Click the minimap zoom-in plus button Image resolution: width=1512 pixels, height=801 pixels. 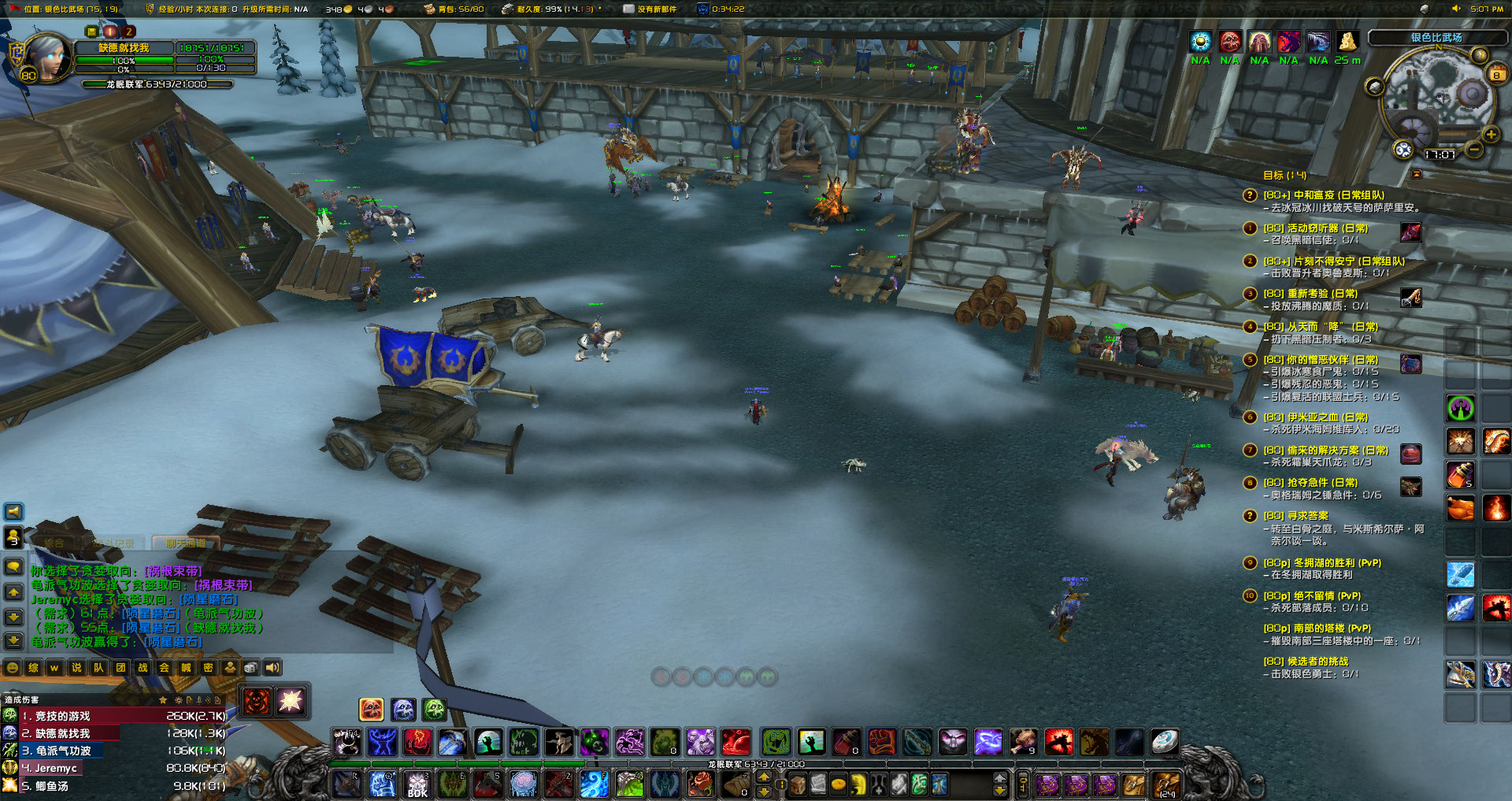point(1492,133)
